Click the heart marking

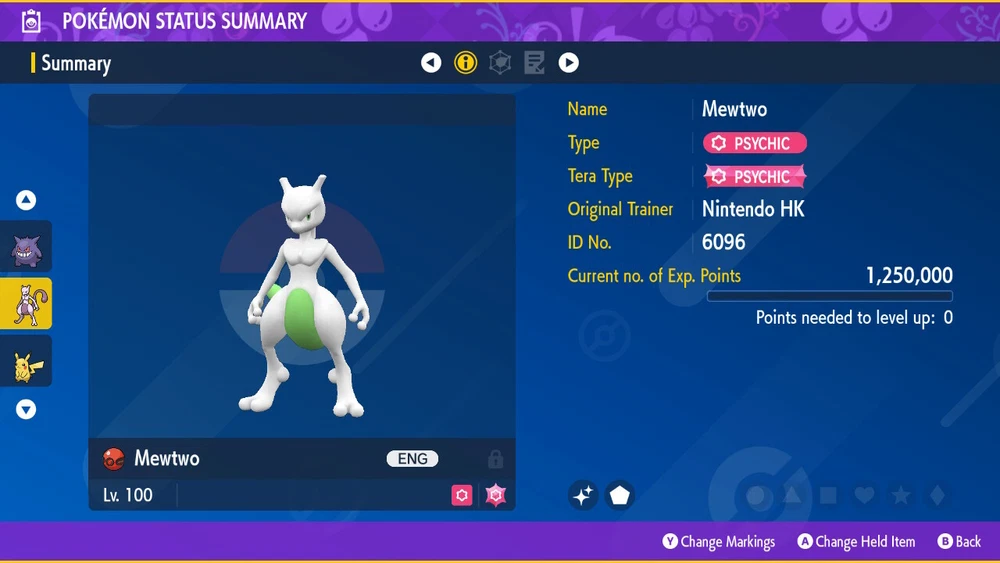pos(865,495)
